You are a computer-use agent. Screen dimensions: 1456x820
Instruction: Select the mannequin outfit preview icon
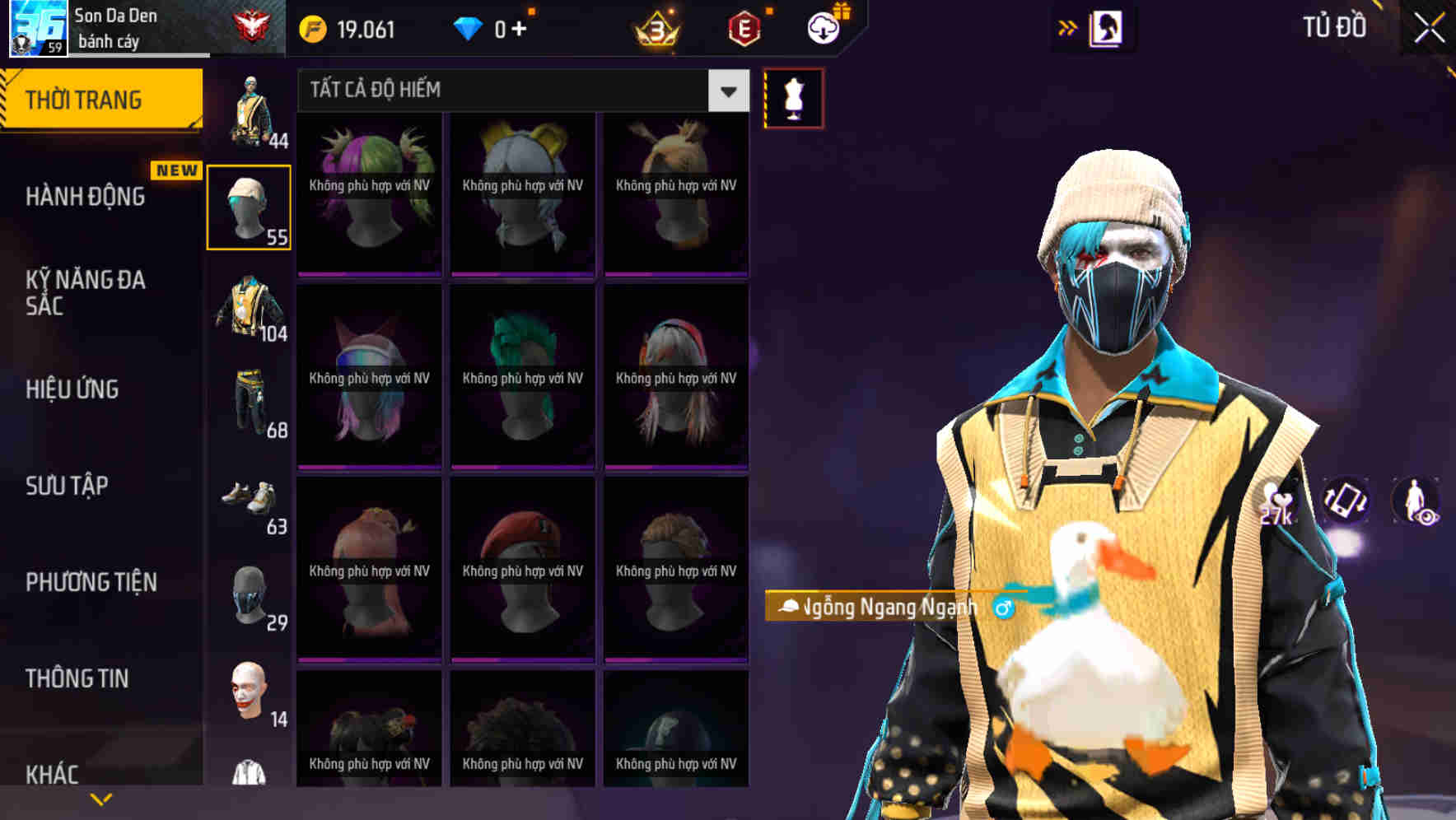tap(793, 97)
